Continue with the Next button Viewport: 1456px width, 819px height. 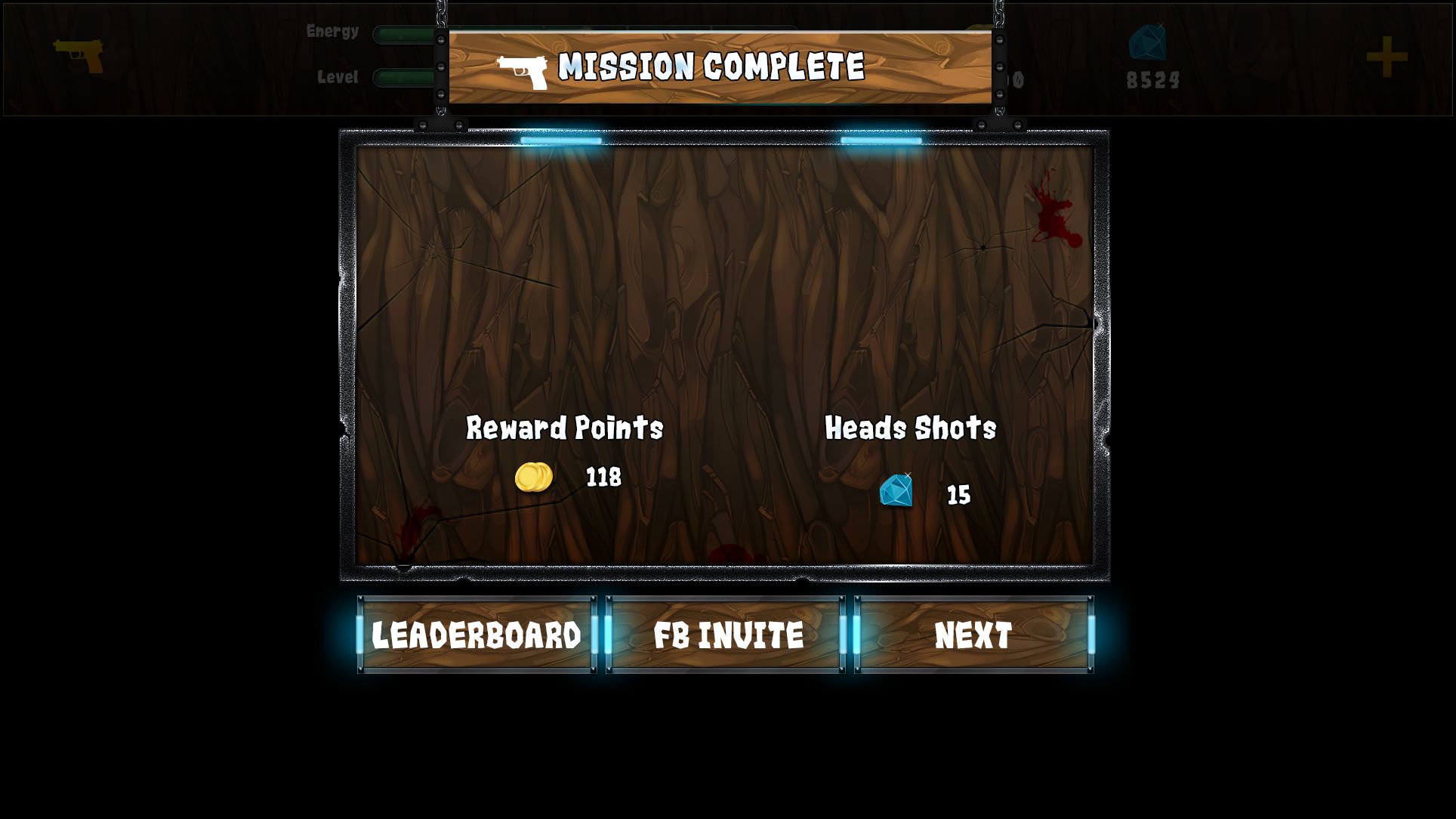(973, 635)
